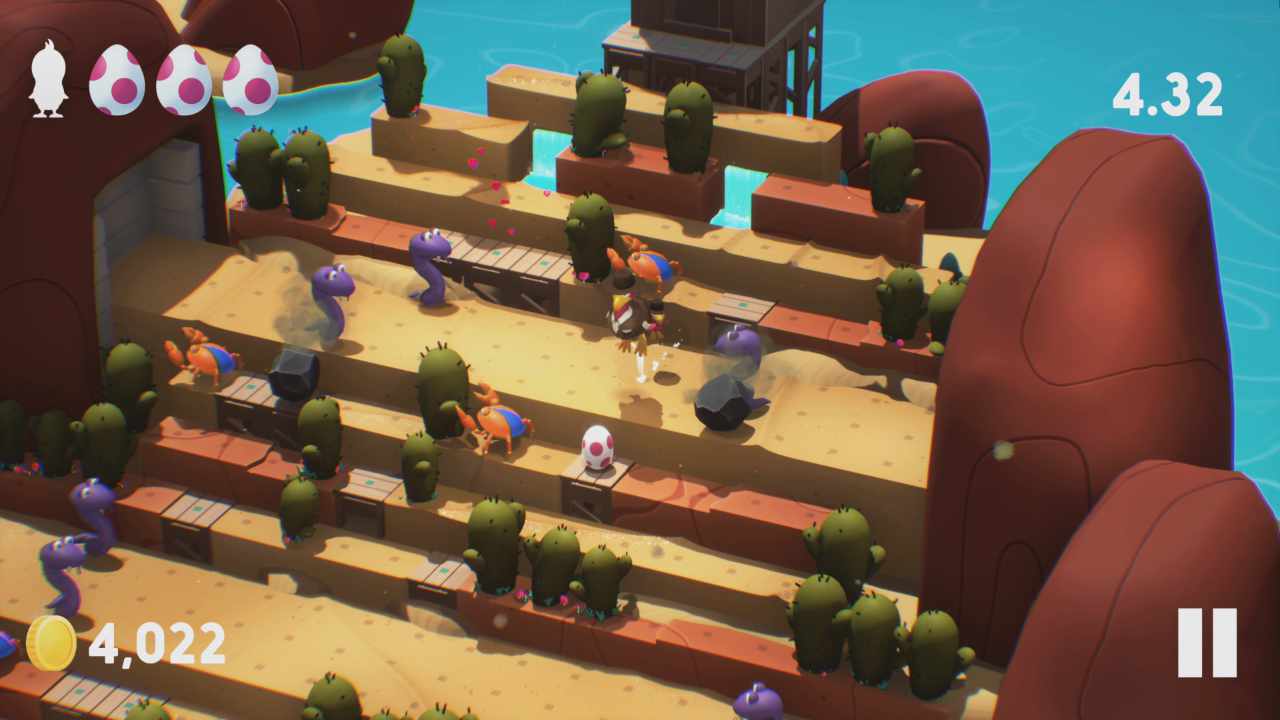The image size is (1280, 720).
Task: Click the second spotted egg HUD icon
Action: coord(183,76)
